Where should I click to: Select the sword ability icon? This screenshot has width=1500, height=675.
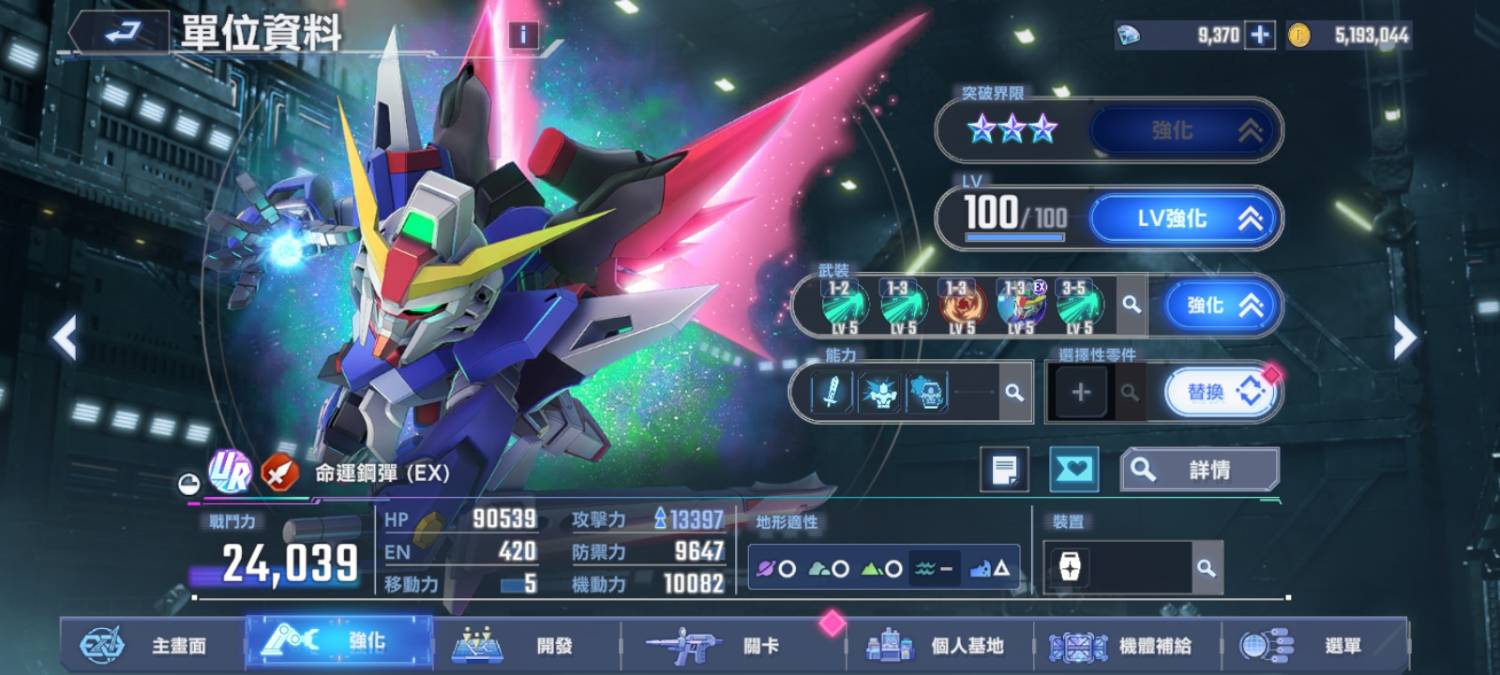pos(832,393)
